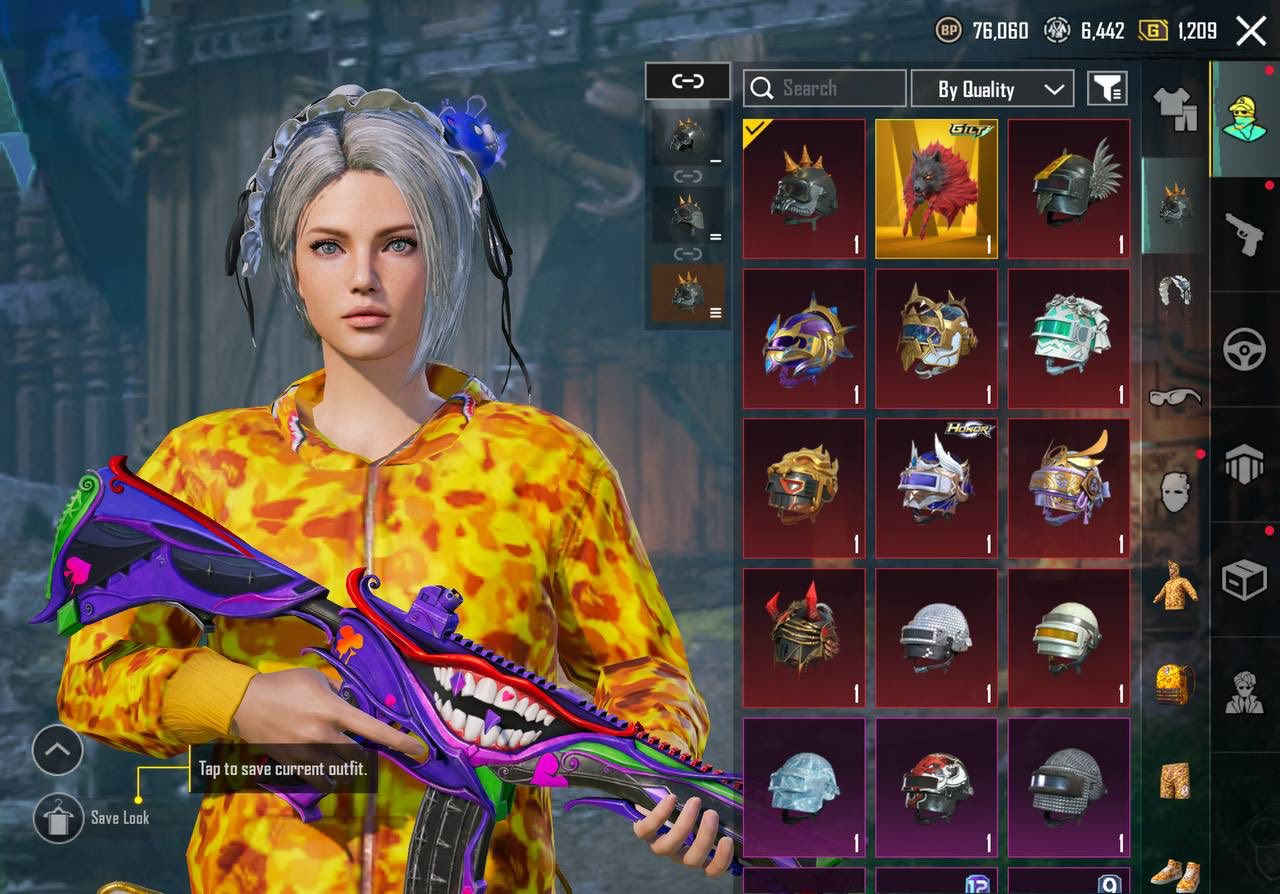Open the By Quality sort dropdown
Image resolution: width=1280 pixels, height=894 pixels.
[x=992, y=89]
